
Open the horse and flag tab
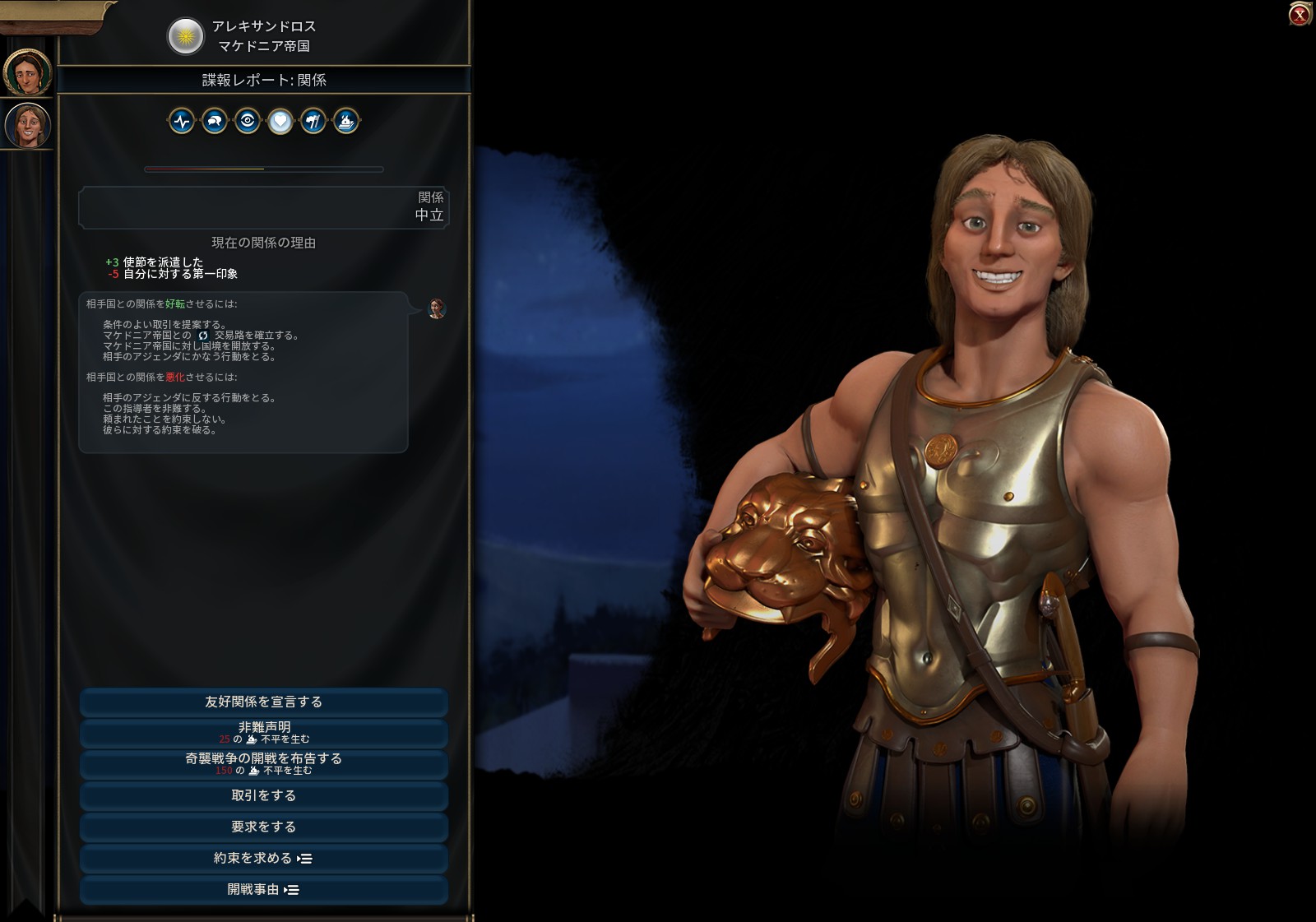pyautogui.click(x=313, y=122)
